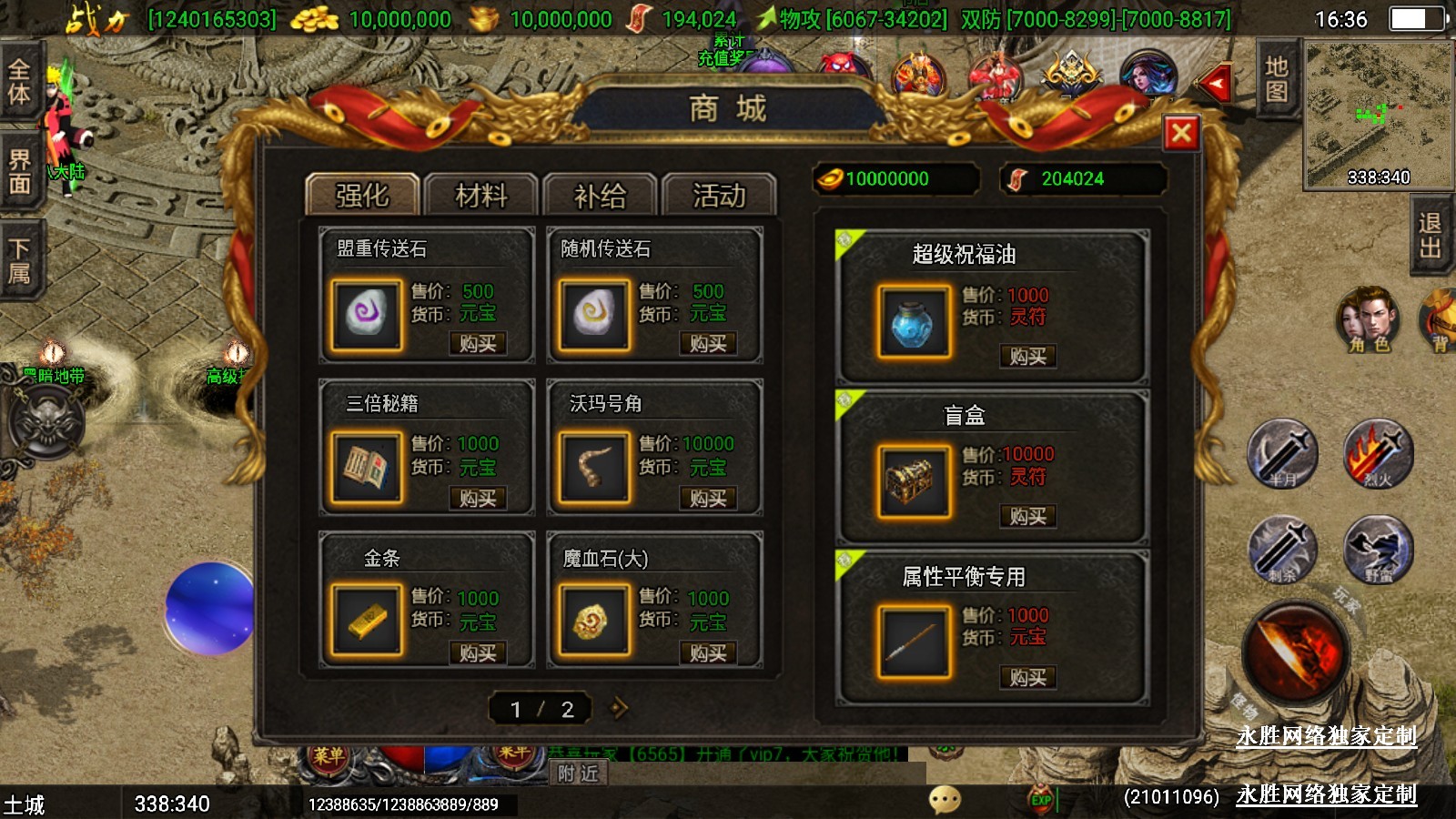The width and height of the screenshot is (1456, 819).
Task: Purchase the 随机传送石 stone
Action: coord(707,344)
